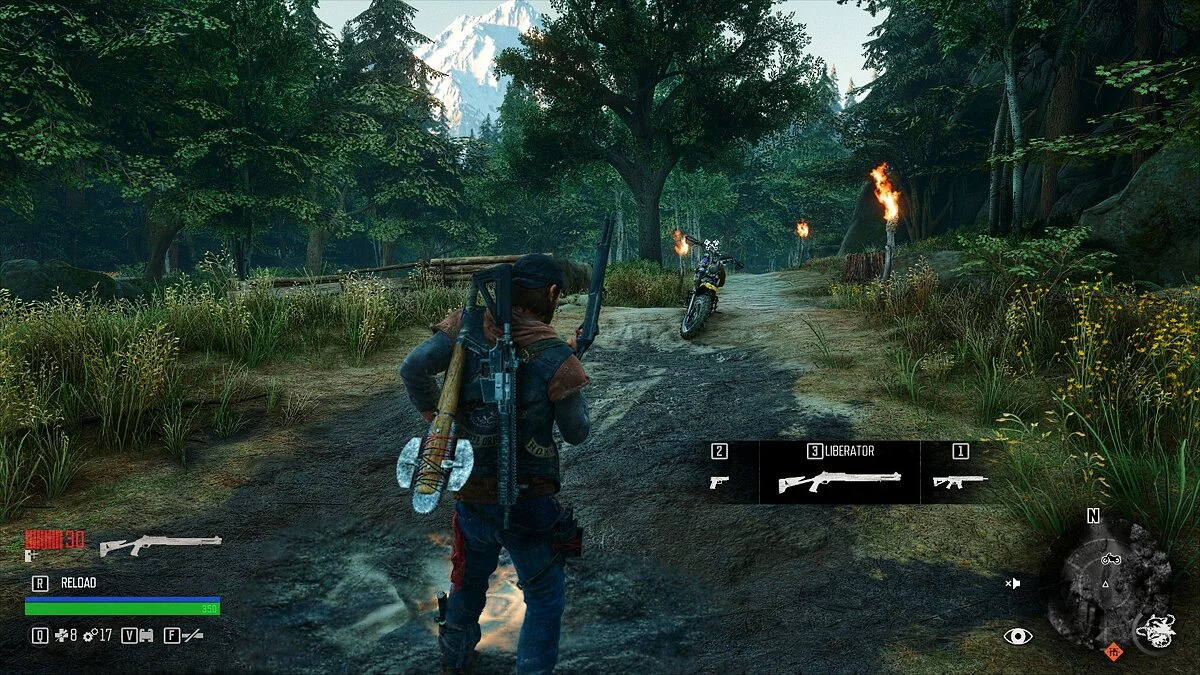Click the equipped shotgun icon above the stamina bar
Image resolution: width=1200 pixels, height=675 pixels.
click(160, 544)
